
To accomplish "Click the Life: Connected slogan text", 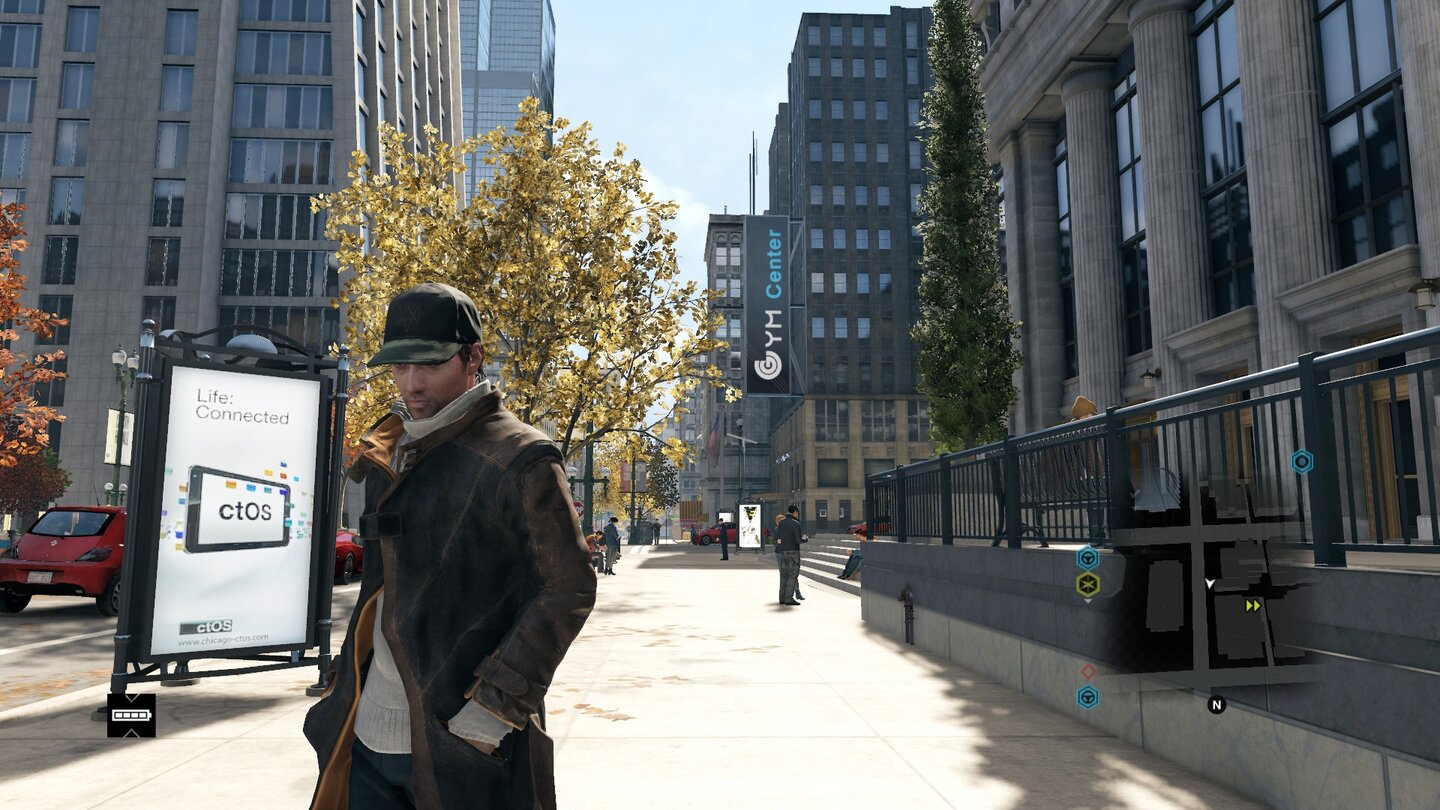I will click(241, 406).
